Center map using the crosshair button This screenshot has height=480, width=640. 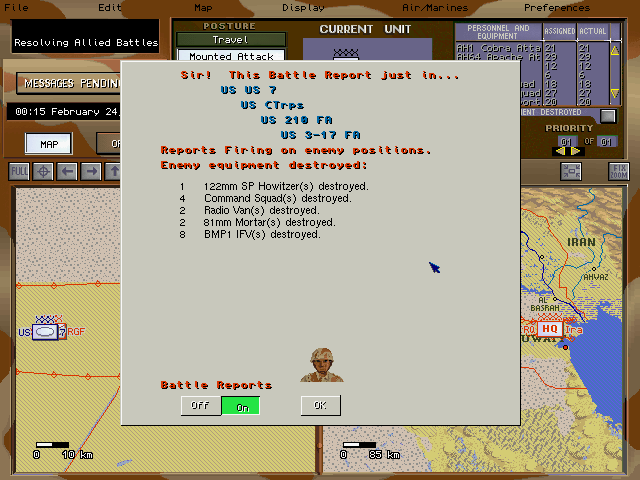[x=43, y=171]
